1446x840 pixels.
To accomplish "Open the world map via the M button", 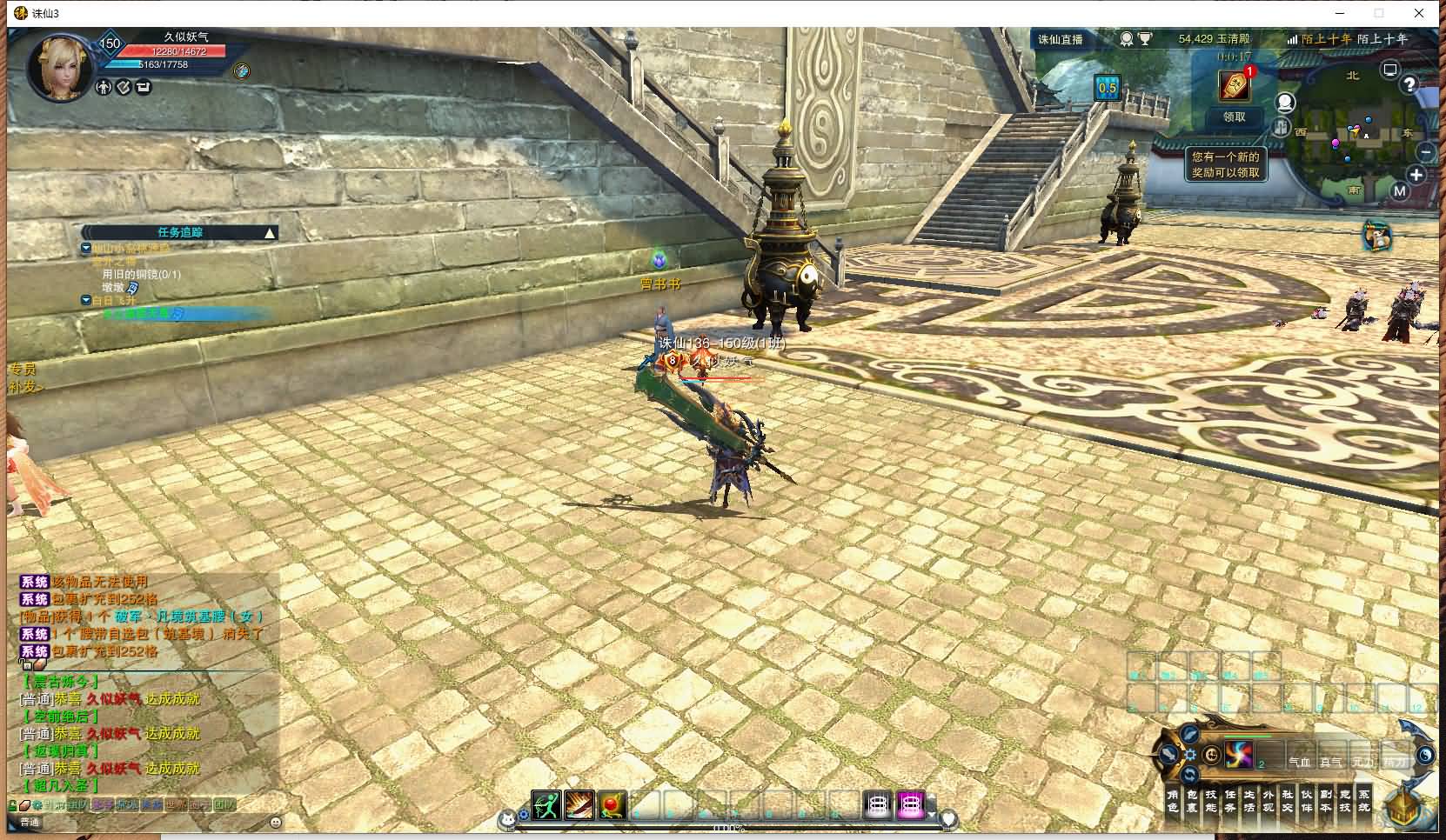I will 1400,191.
